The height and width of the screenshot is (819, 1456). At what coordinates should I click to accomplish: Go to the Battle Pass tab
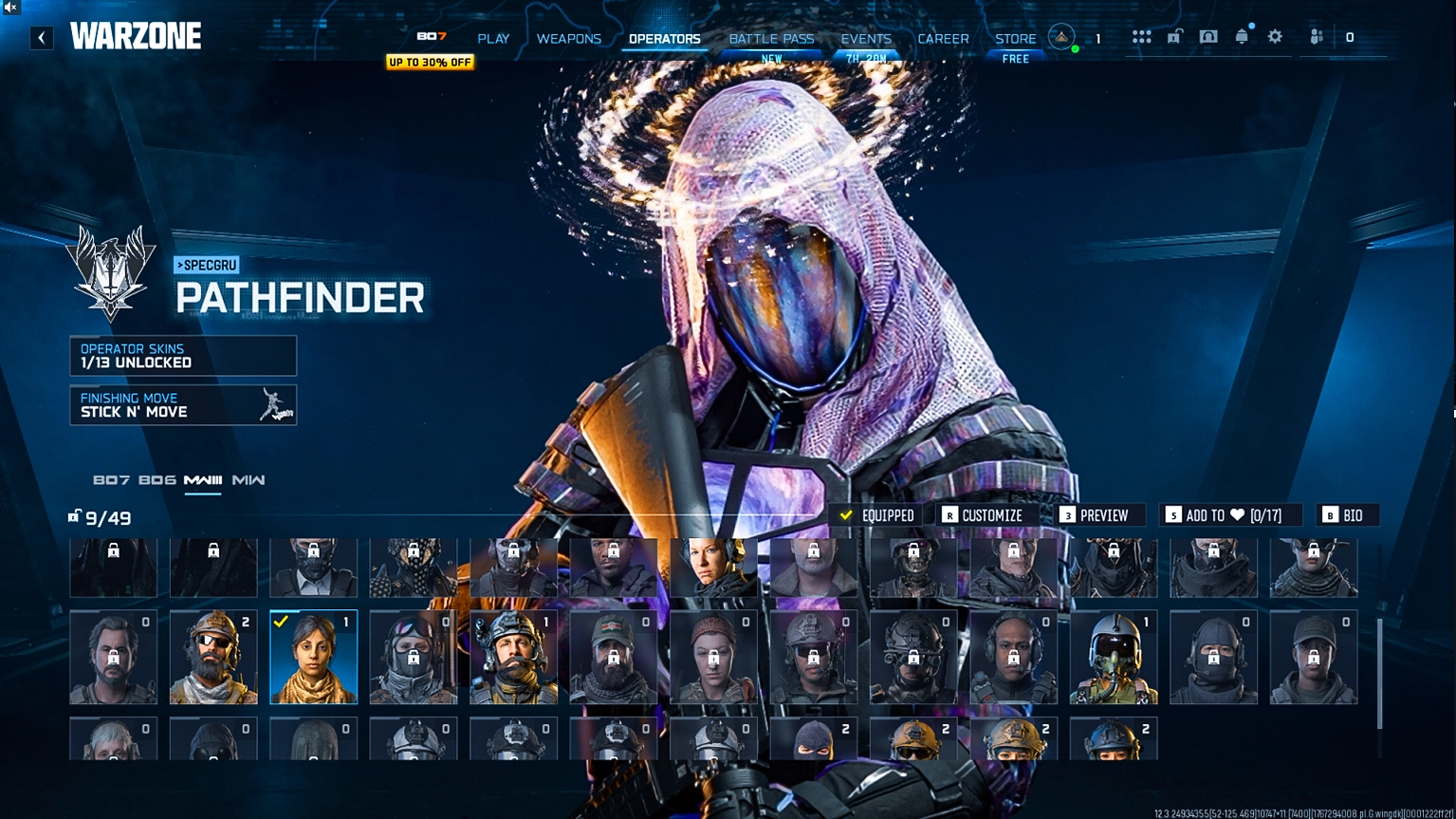(x=771, y=38)
